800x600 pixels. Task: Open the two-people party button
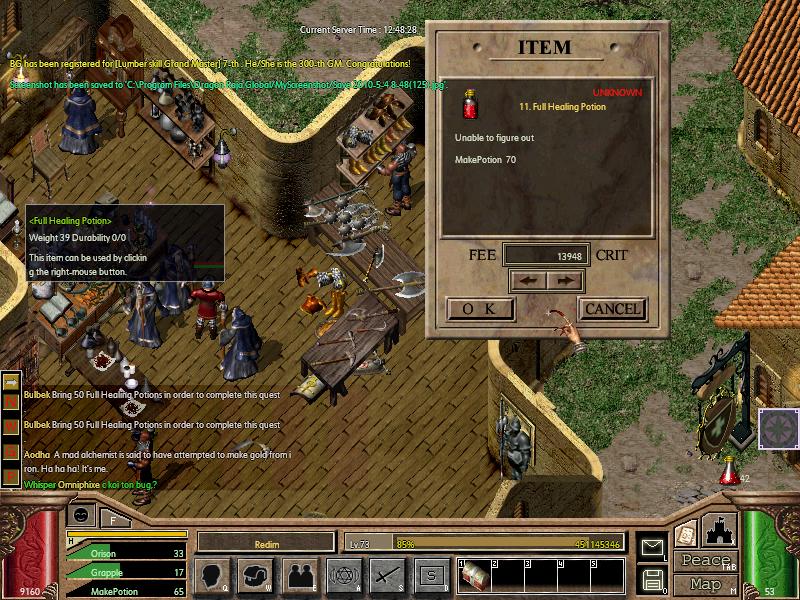click(299, 576)
